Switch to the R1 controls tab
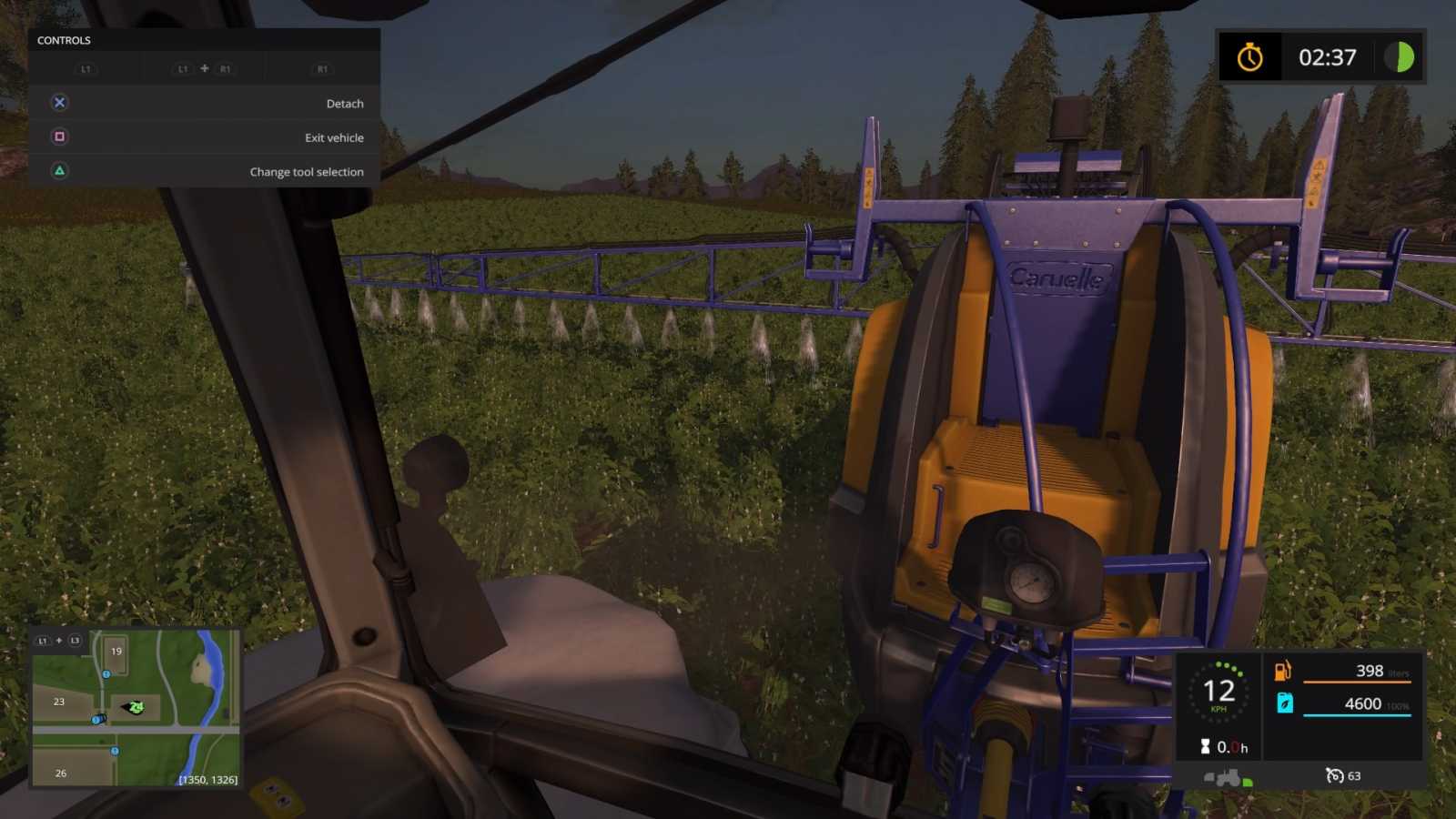Viewport: 1456px width, 819px height. pyautogui.click(x=321, y=68)
